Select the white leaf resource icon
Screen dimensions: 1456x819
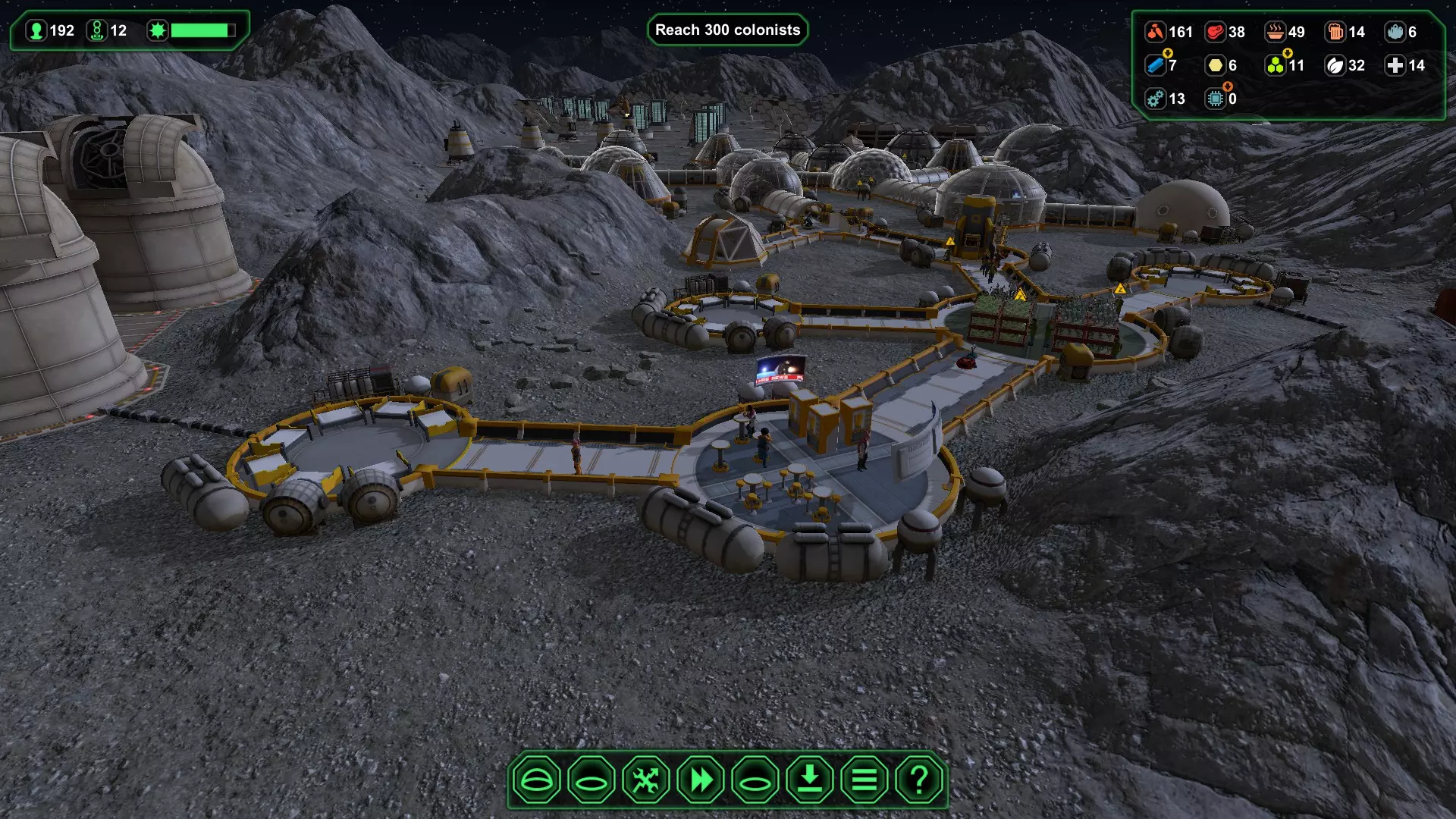[1335, 65]
